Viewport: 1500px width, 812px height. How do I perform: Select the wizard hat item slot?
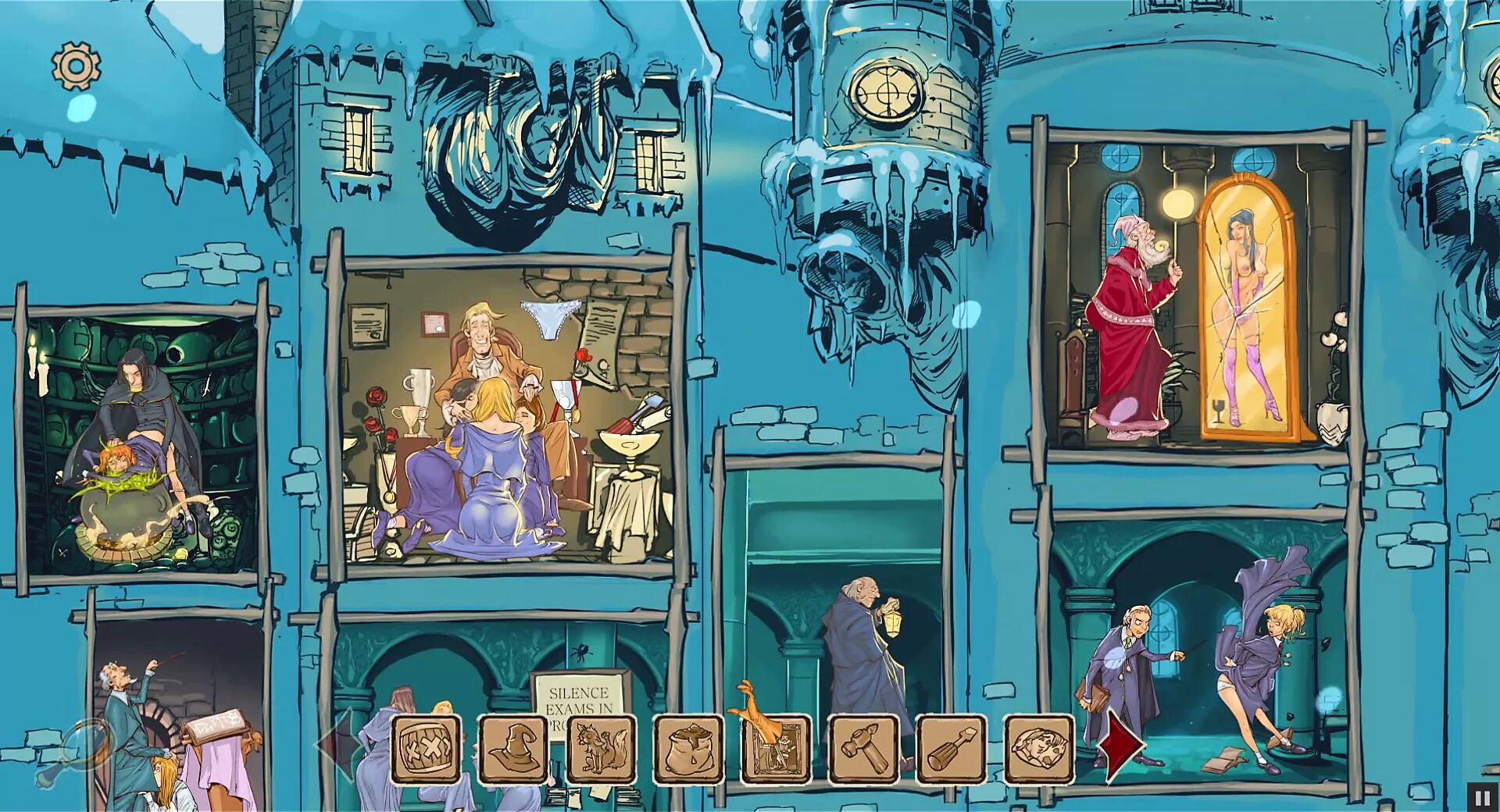tap(513, 750)
